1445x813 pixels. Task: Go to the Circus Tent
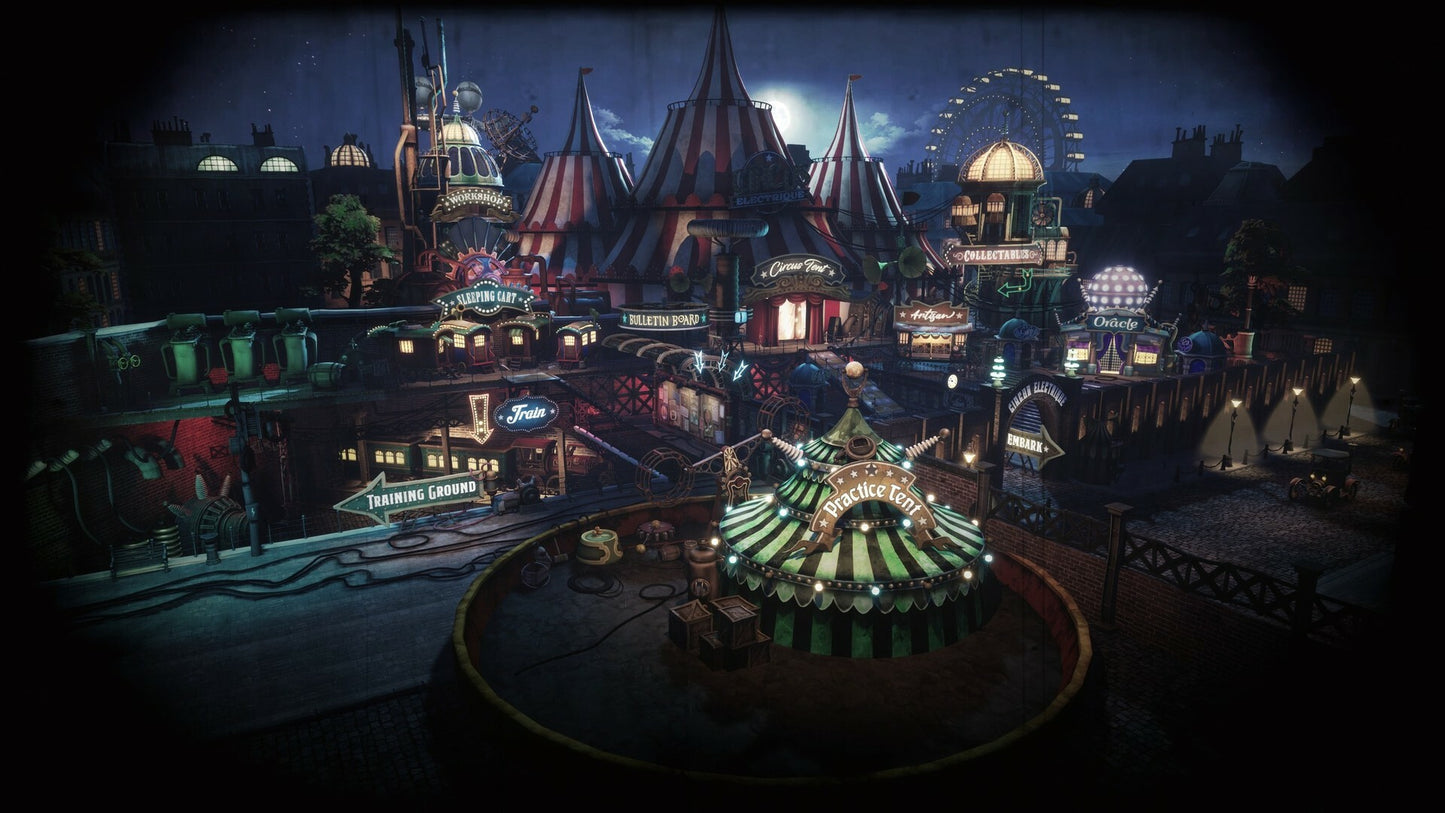pos(797,270)
